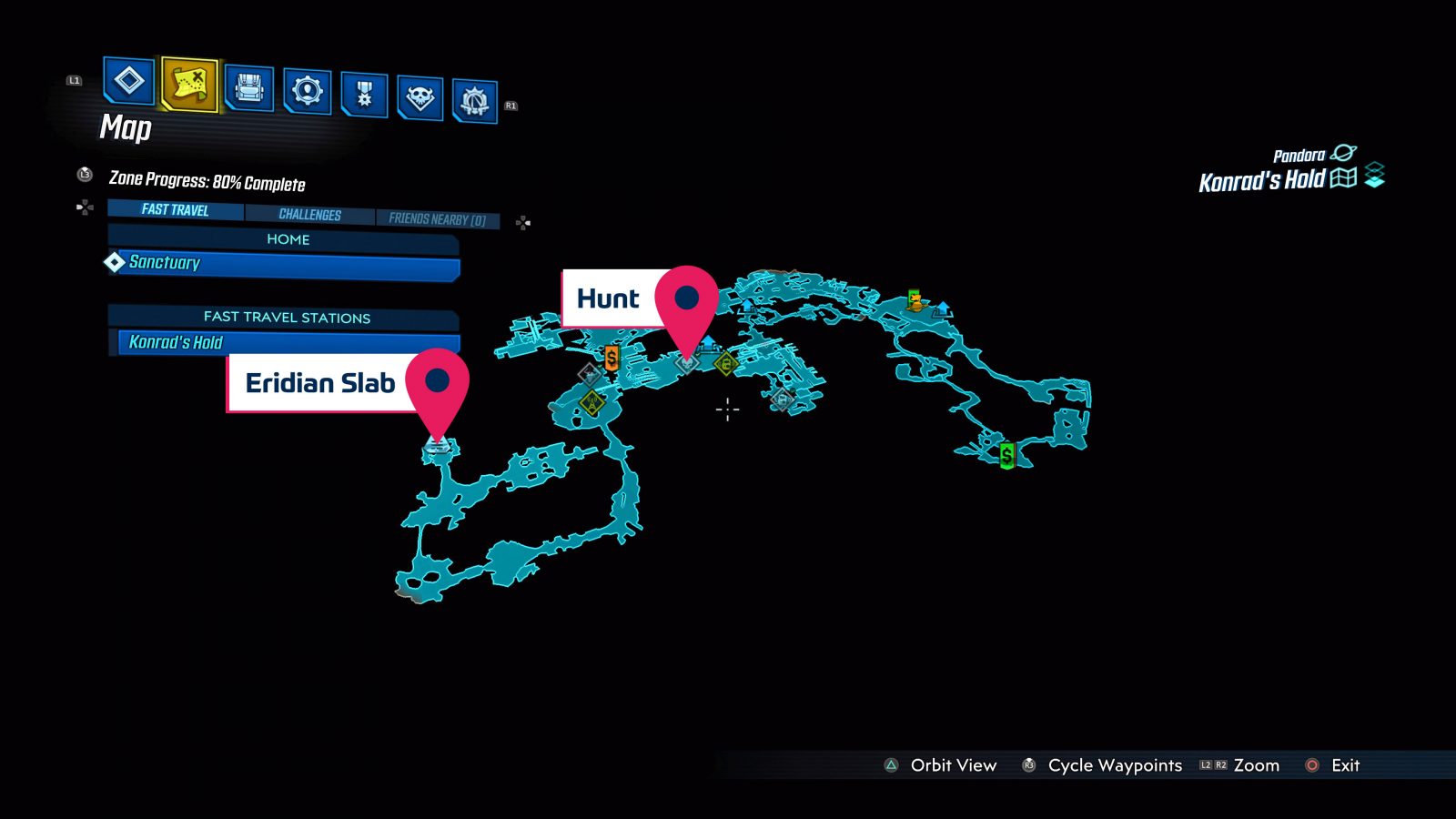Open the Friends Nearby sub-tab
1456x819 pixels.
(x=437, y=219)
